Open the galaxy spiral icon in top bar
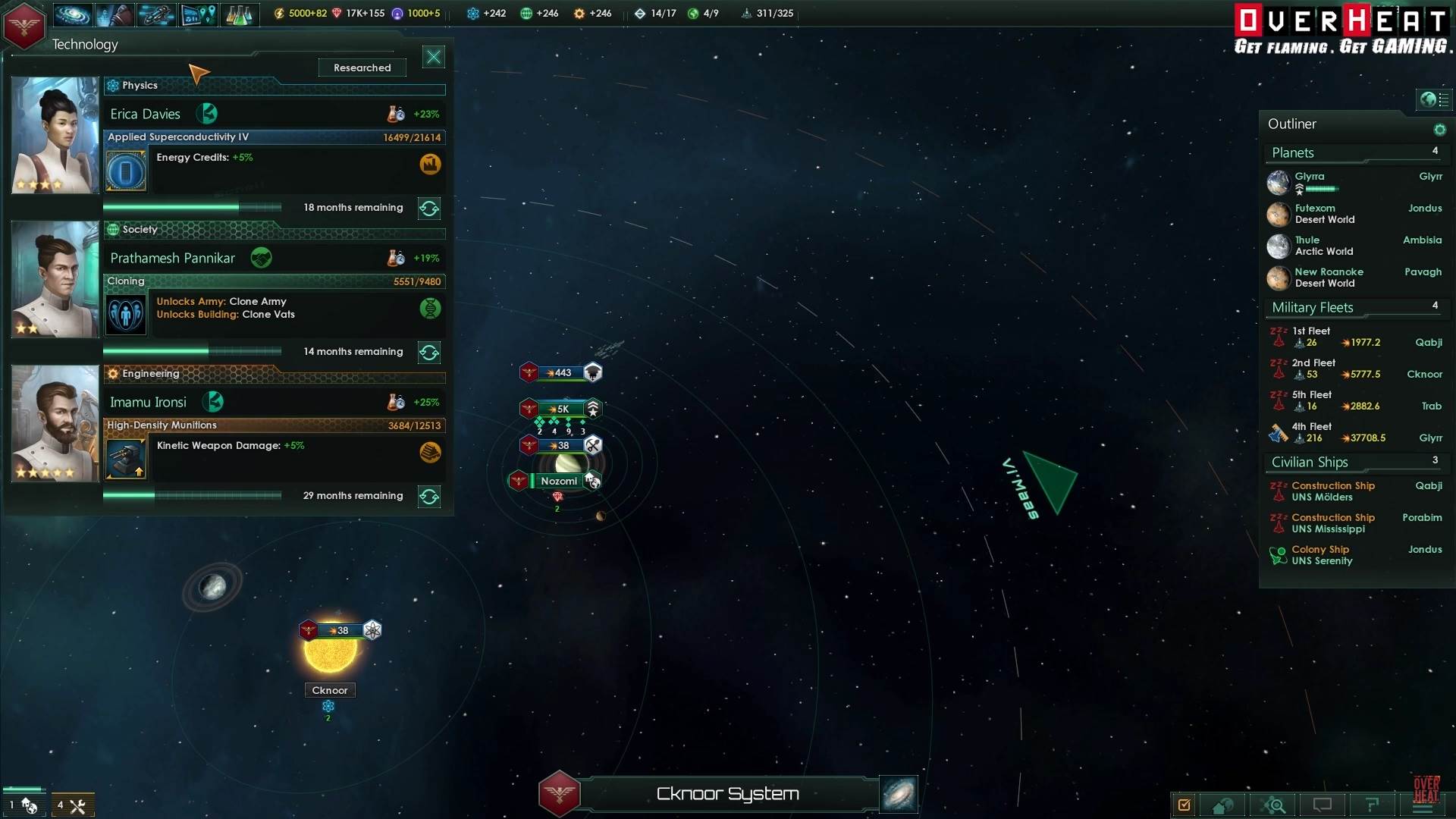 (72, 14)
